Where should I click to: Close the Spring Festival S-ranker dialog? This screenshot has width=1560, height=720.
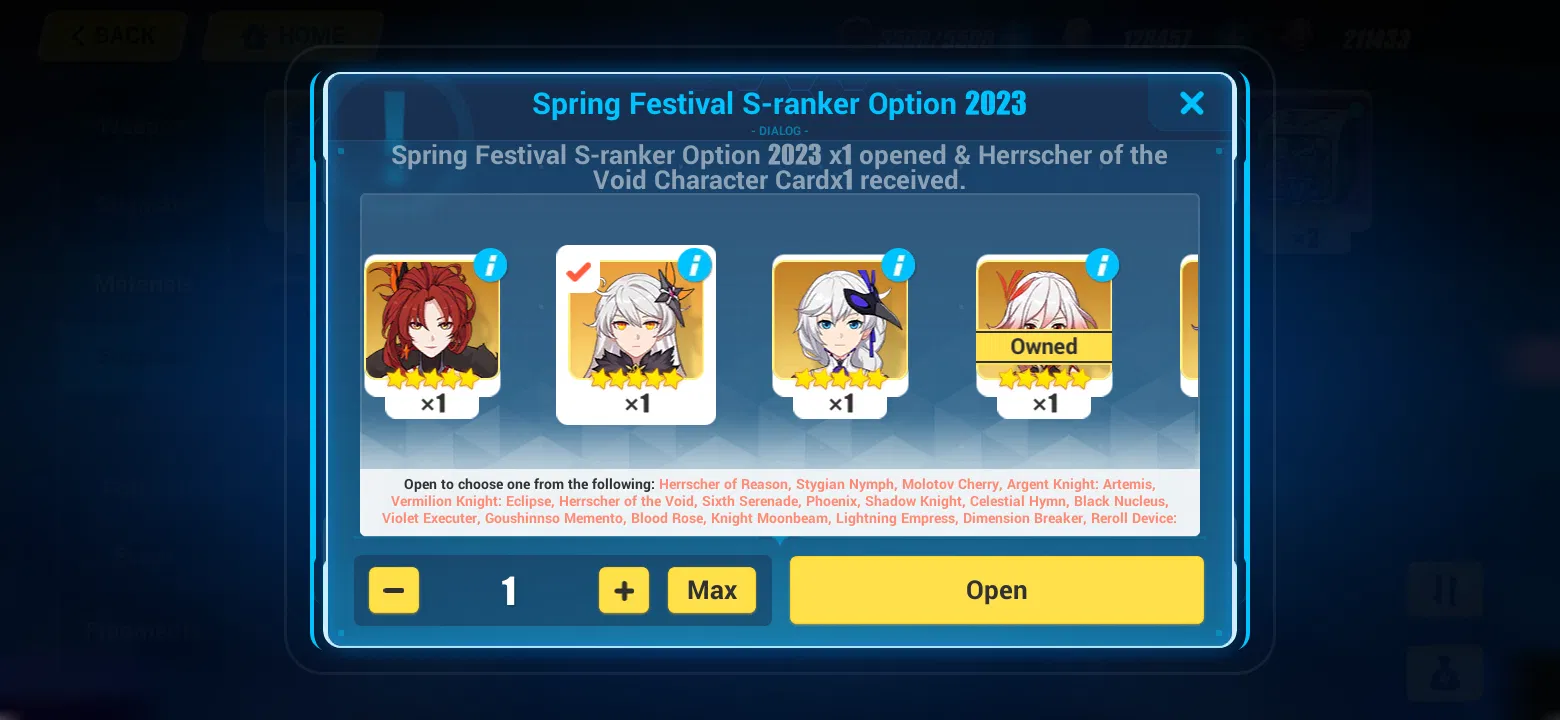(x=1191, y=103)
